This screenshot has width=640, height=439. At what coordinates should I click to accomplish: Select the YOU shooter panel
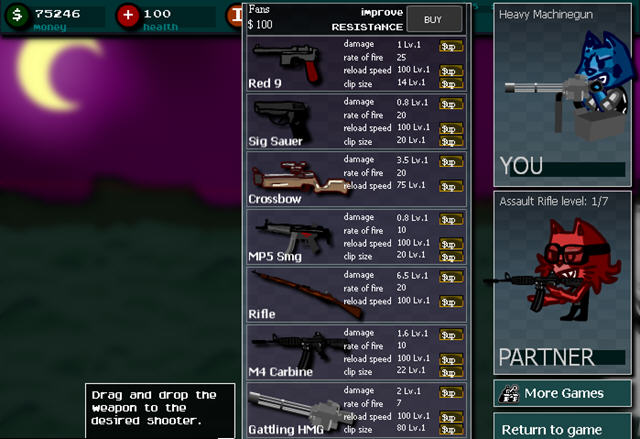(x=564, y=93)
